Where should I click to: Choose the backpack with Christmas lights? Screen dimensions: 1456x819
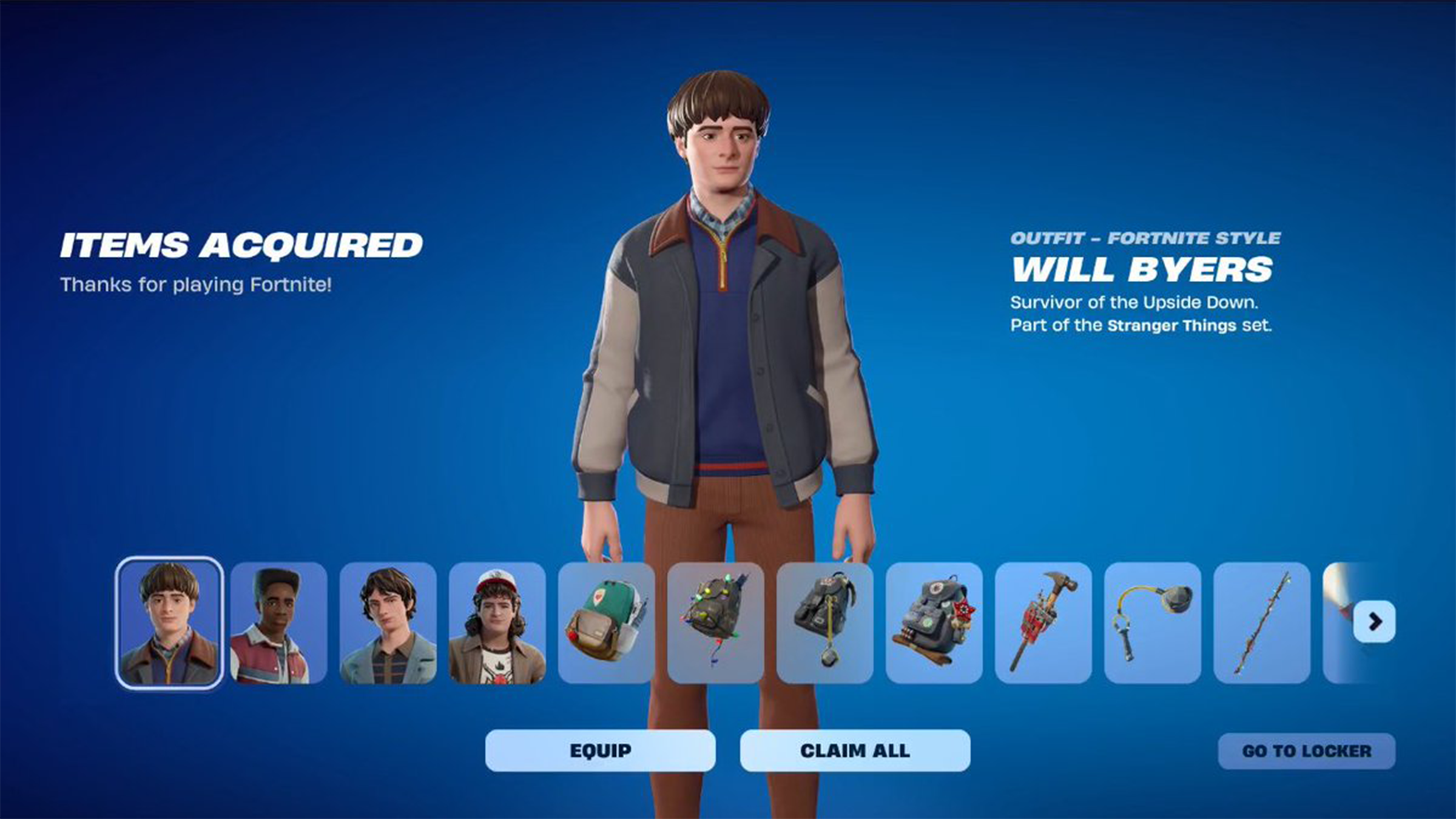pos(715,623)
